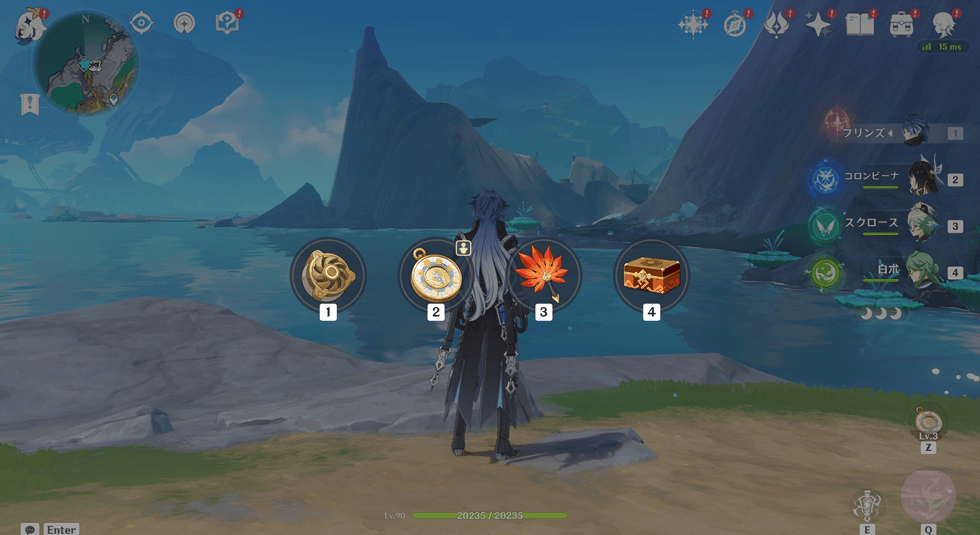
Task: Select the golden compass gadget in slot 1
Action: click(328, 275)
